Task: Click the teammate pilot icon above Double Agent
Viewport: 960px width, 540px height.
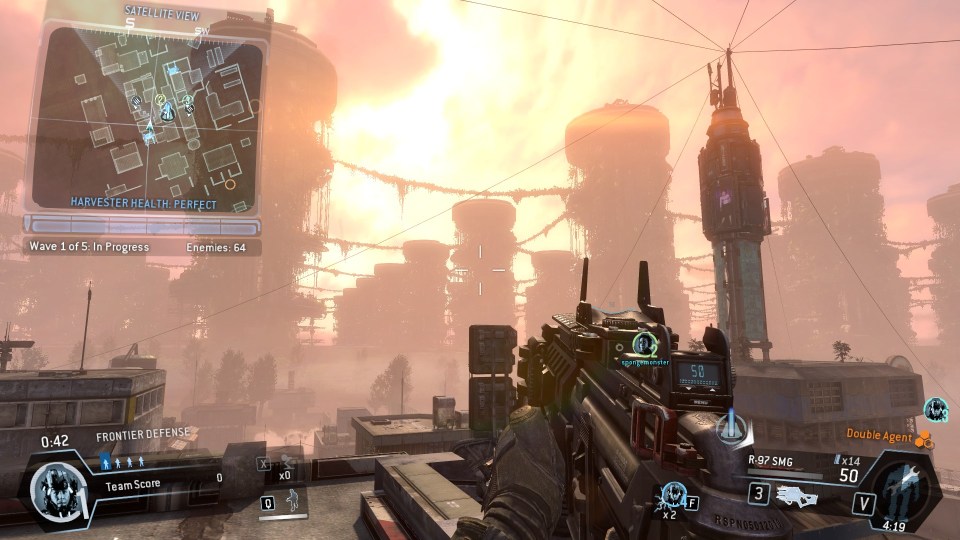Action: 936,408
